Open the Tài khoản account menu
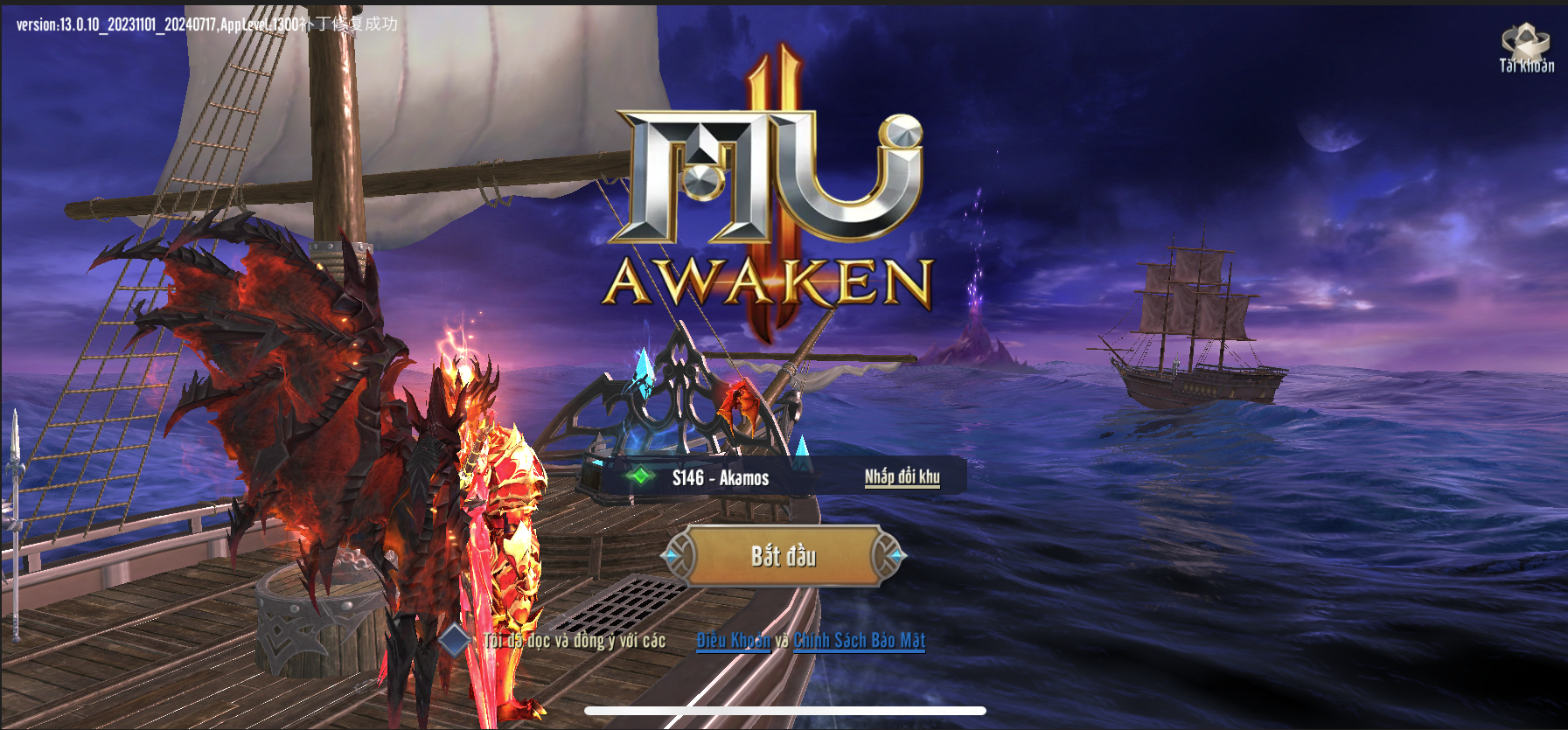1568x730 pixels. tap(1526, 48)
